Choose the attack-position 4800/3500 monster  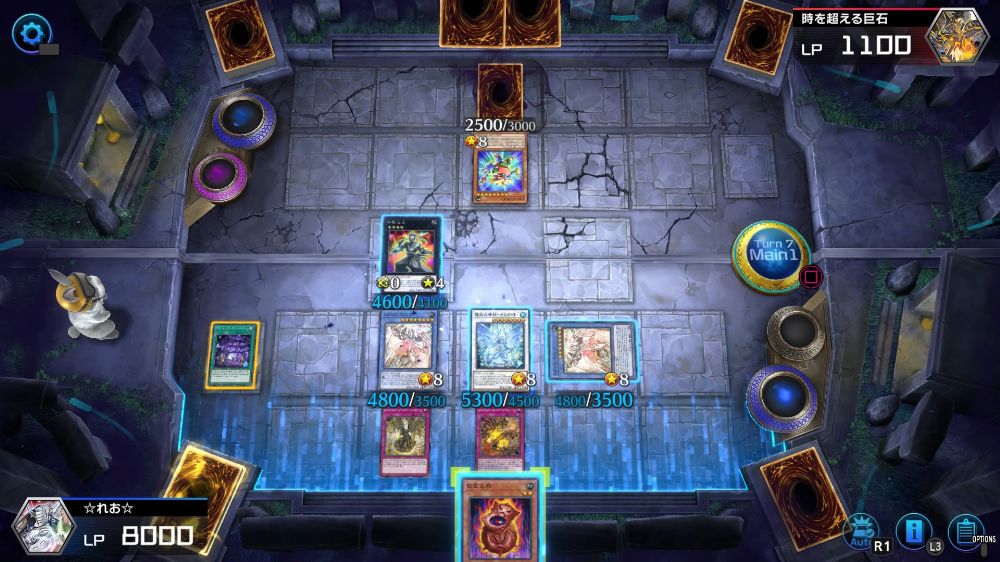(x=408, y=349)
